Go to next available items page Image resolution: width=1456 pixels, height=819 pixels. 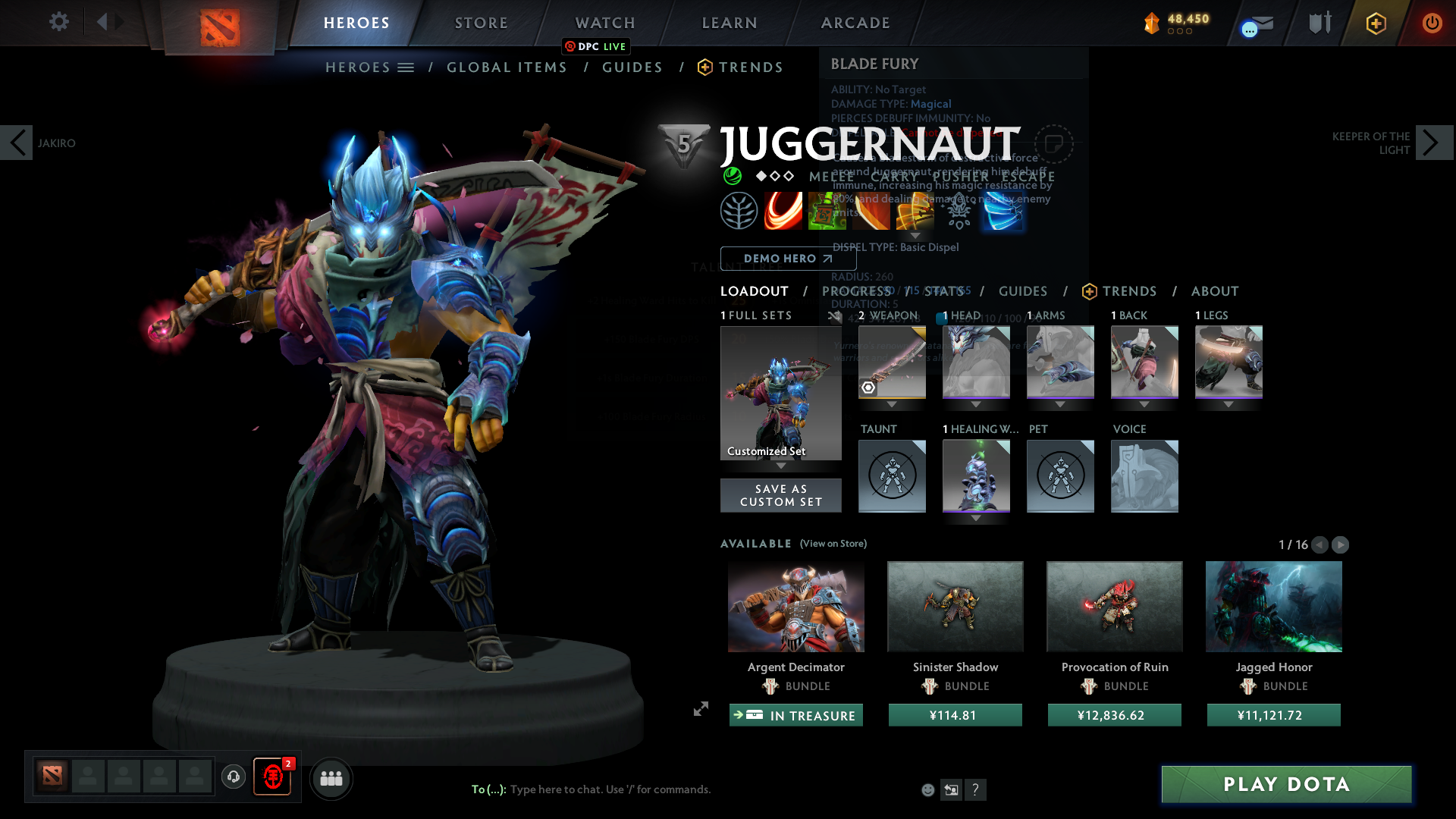point(1340,544)
